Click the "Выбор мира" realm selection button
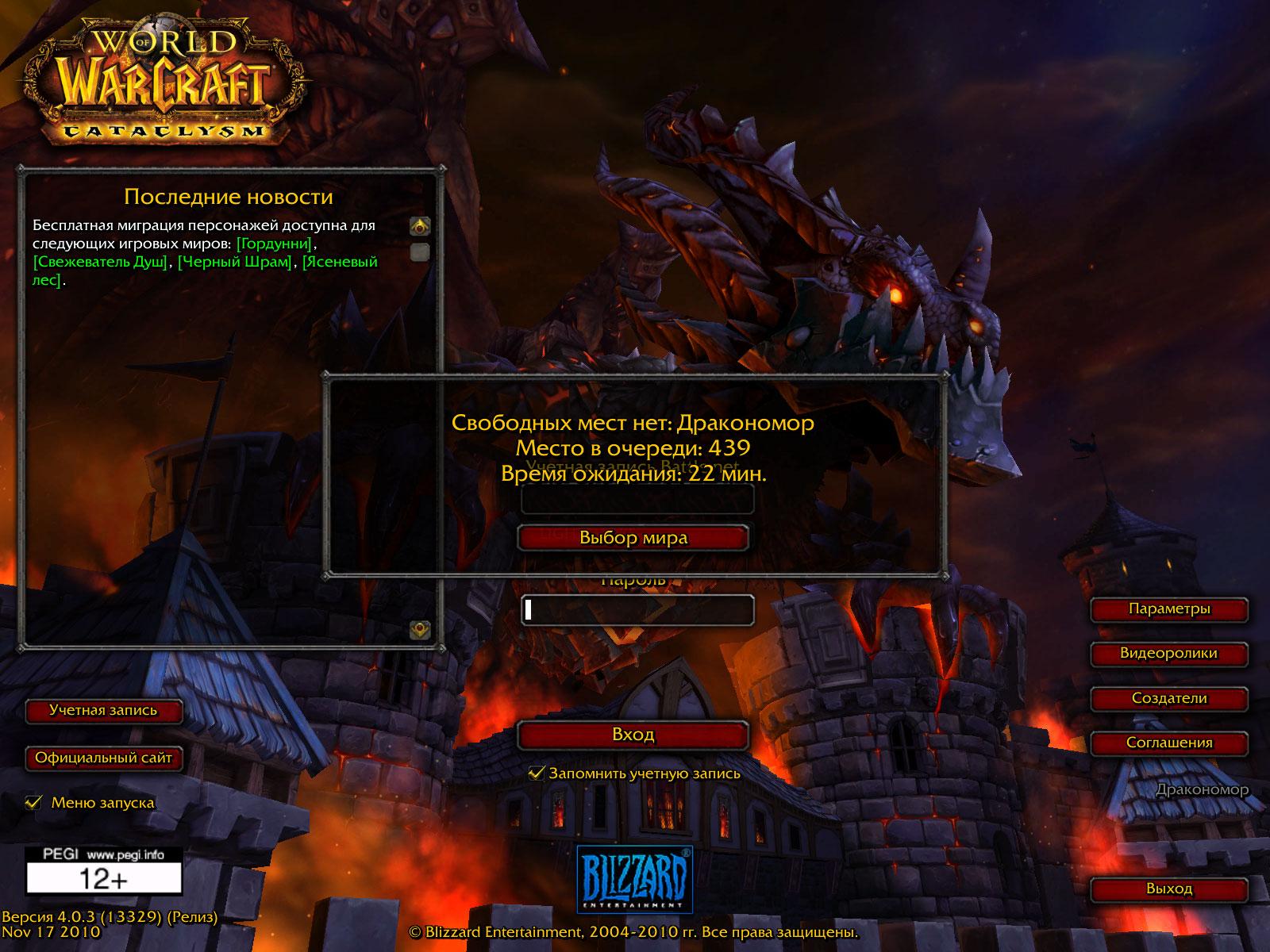Screen dimensions: 1270x952 tap(633, 538)
